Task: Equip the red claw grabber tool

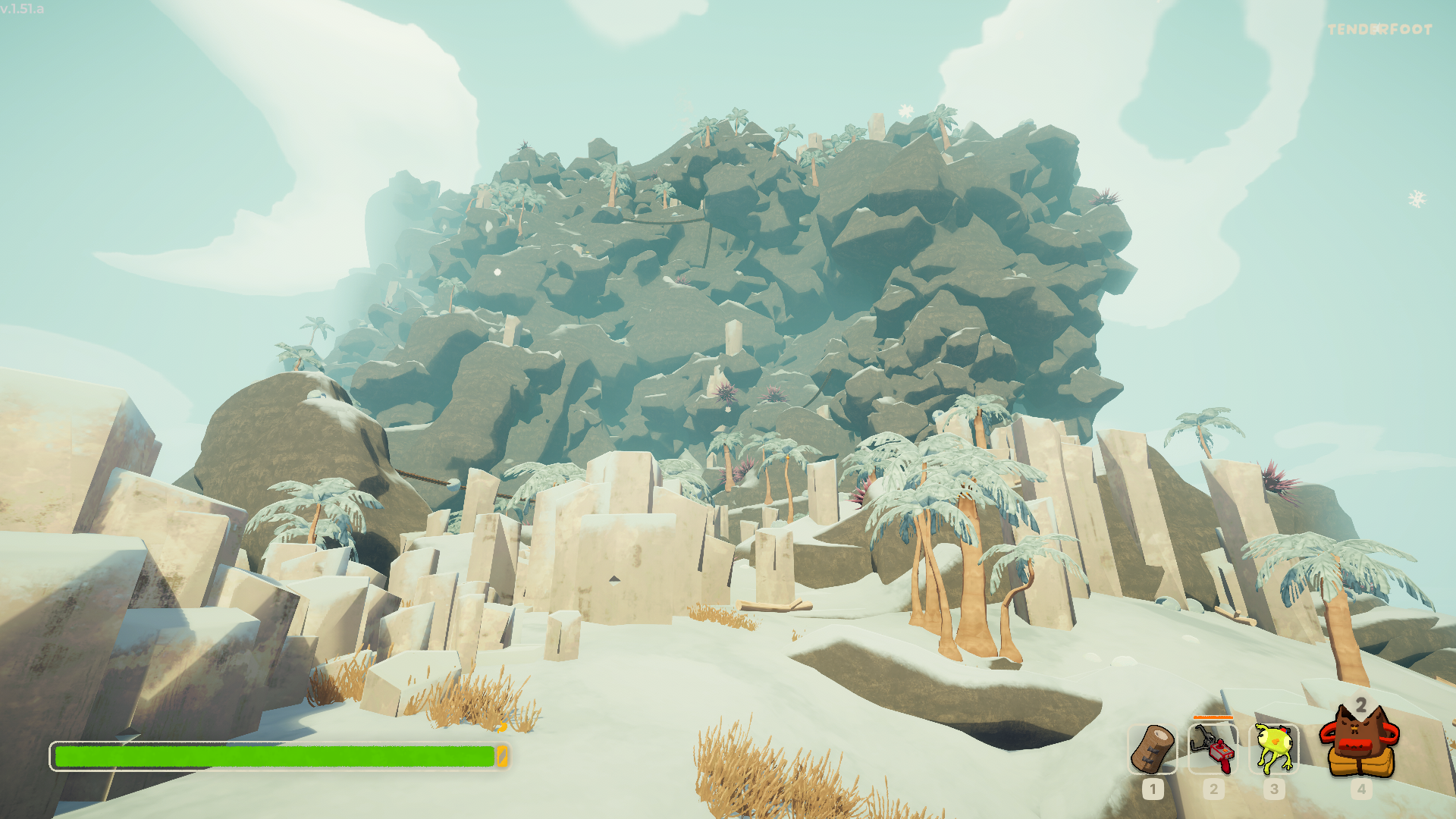Action: click(1213, 748)
